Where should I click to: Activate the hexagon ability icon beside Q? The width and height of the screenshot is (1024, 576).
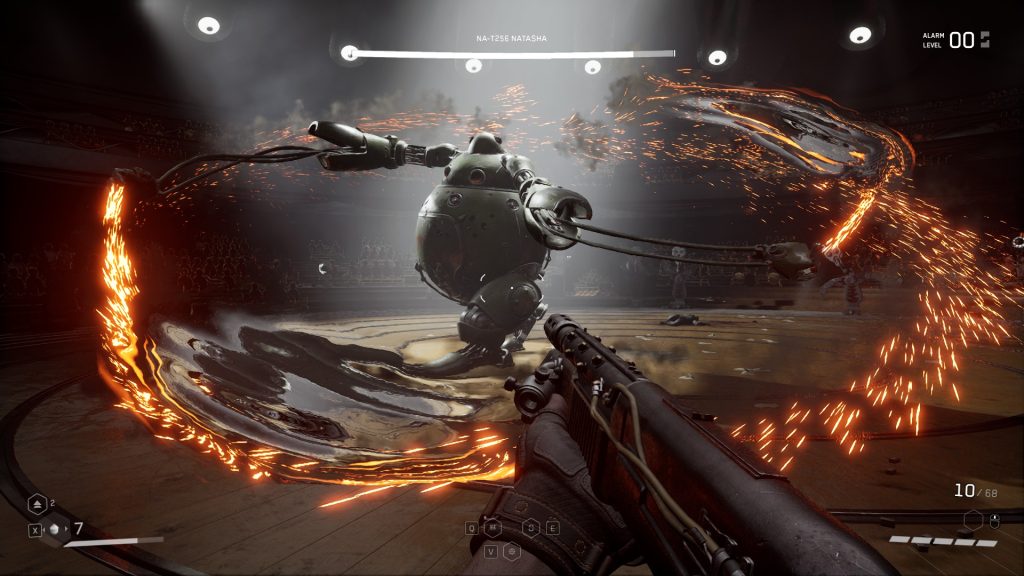tap(492, 527)
